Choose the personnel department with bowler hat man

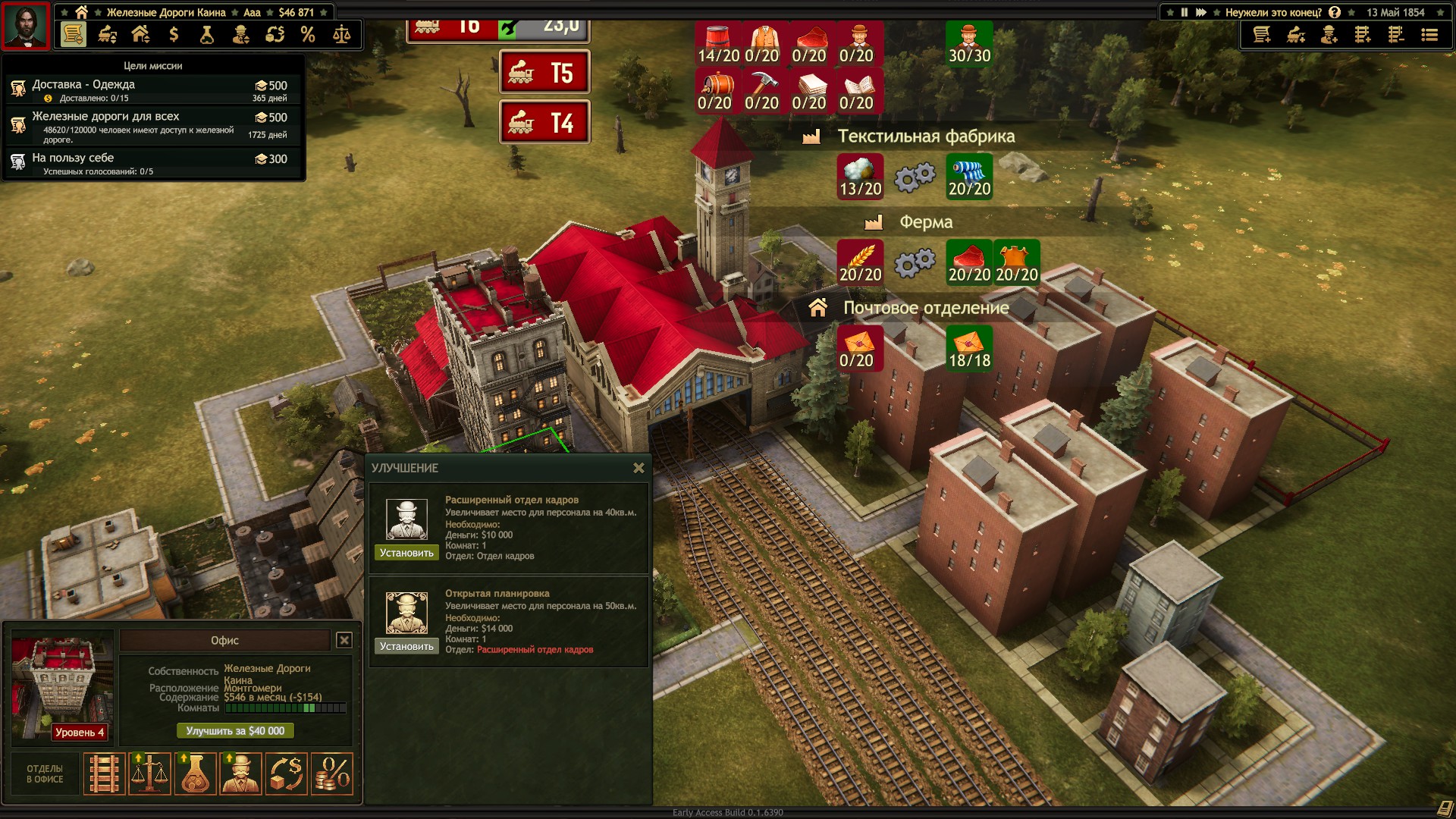[x=240, y=774]
